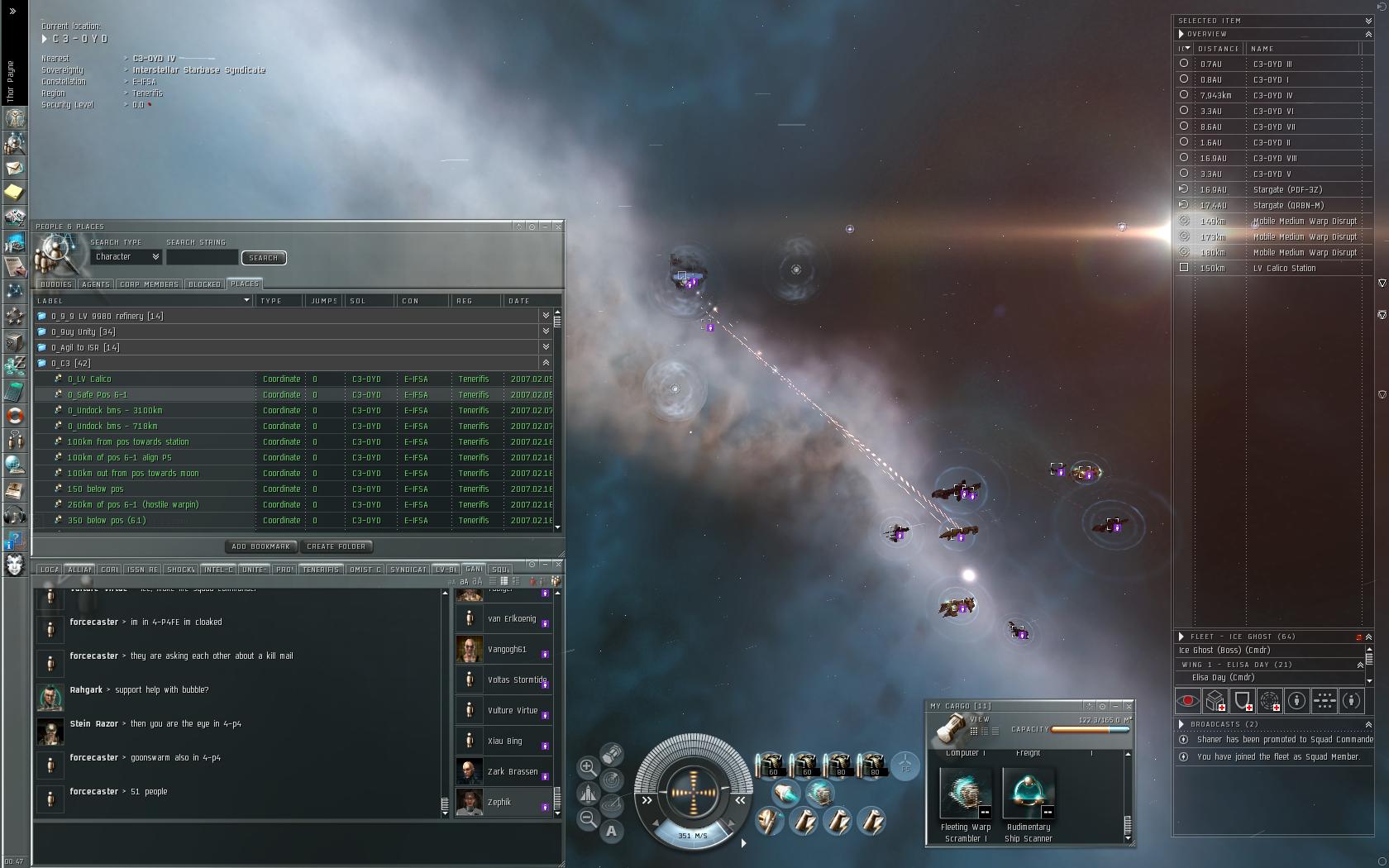This screenshot has width=1389, height=868.
Task: Select LV Calico Station in the overview
Action: [1284, 269]
